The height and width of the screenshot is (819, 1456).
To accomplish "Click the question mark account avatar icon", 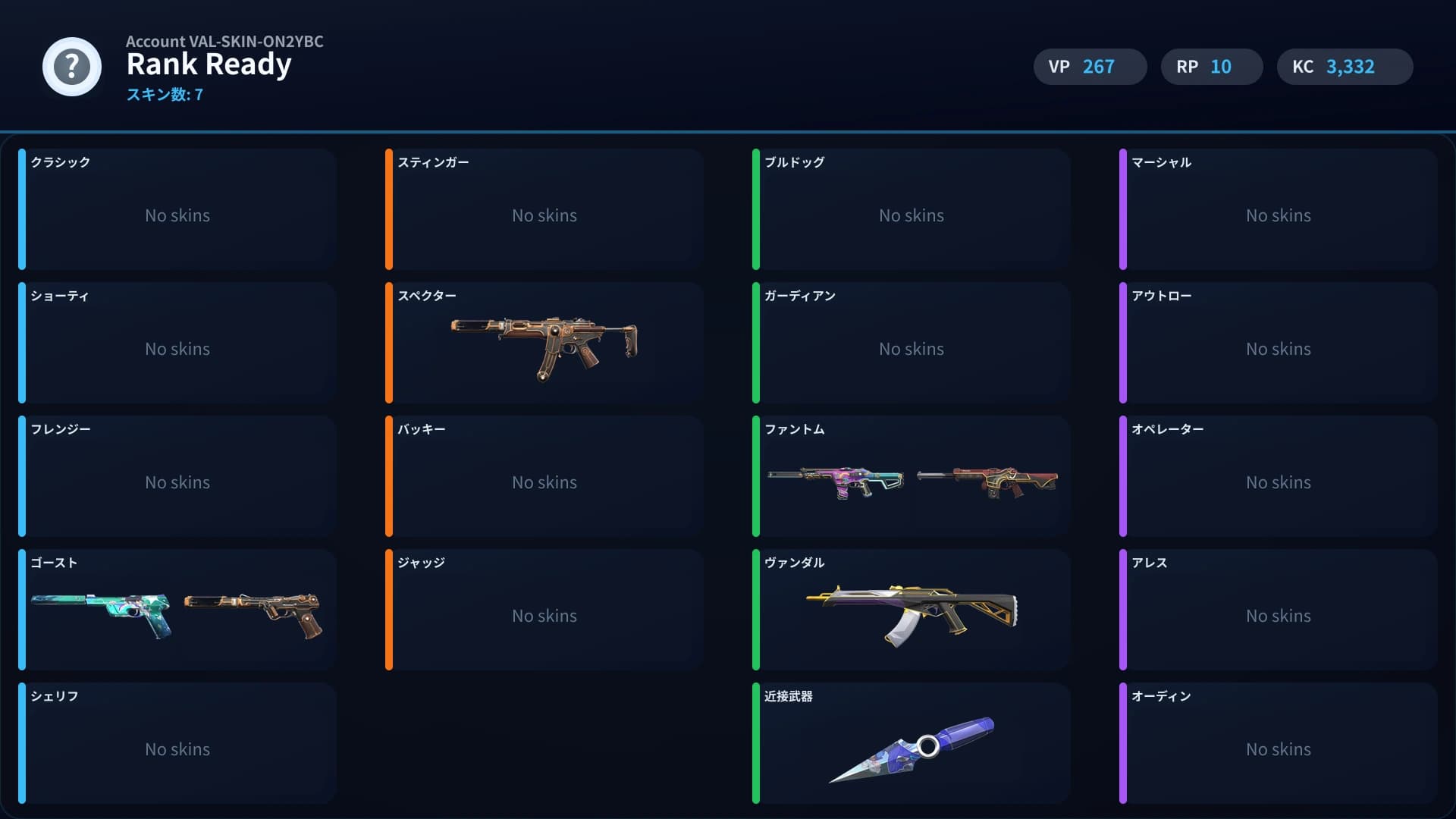I will click(71, 67).
